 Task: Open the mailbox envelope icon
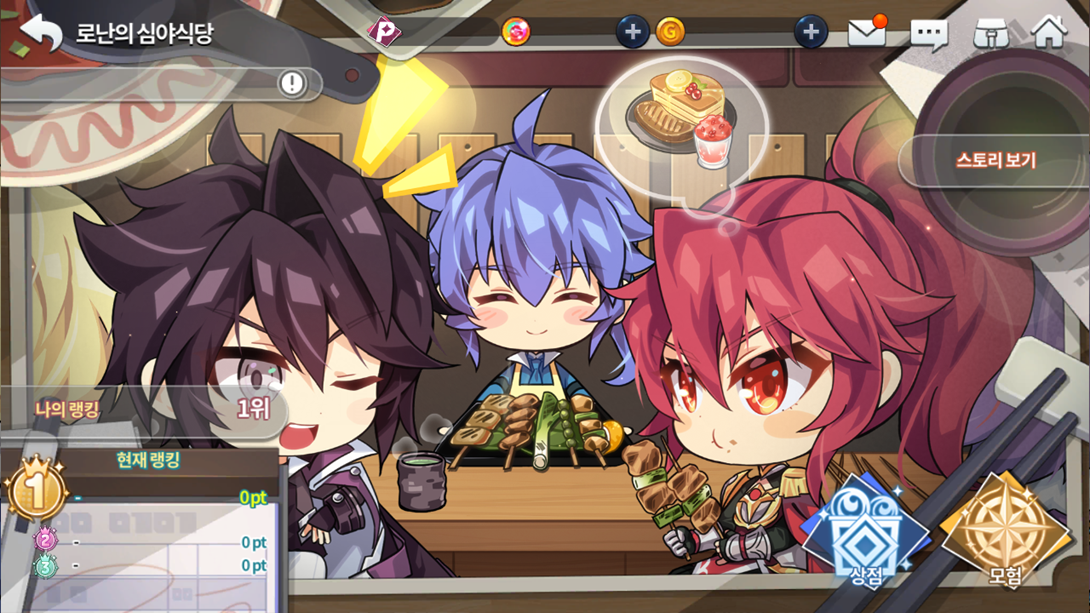click(x=867, y=32)
